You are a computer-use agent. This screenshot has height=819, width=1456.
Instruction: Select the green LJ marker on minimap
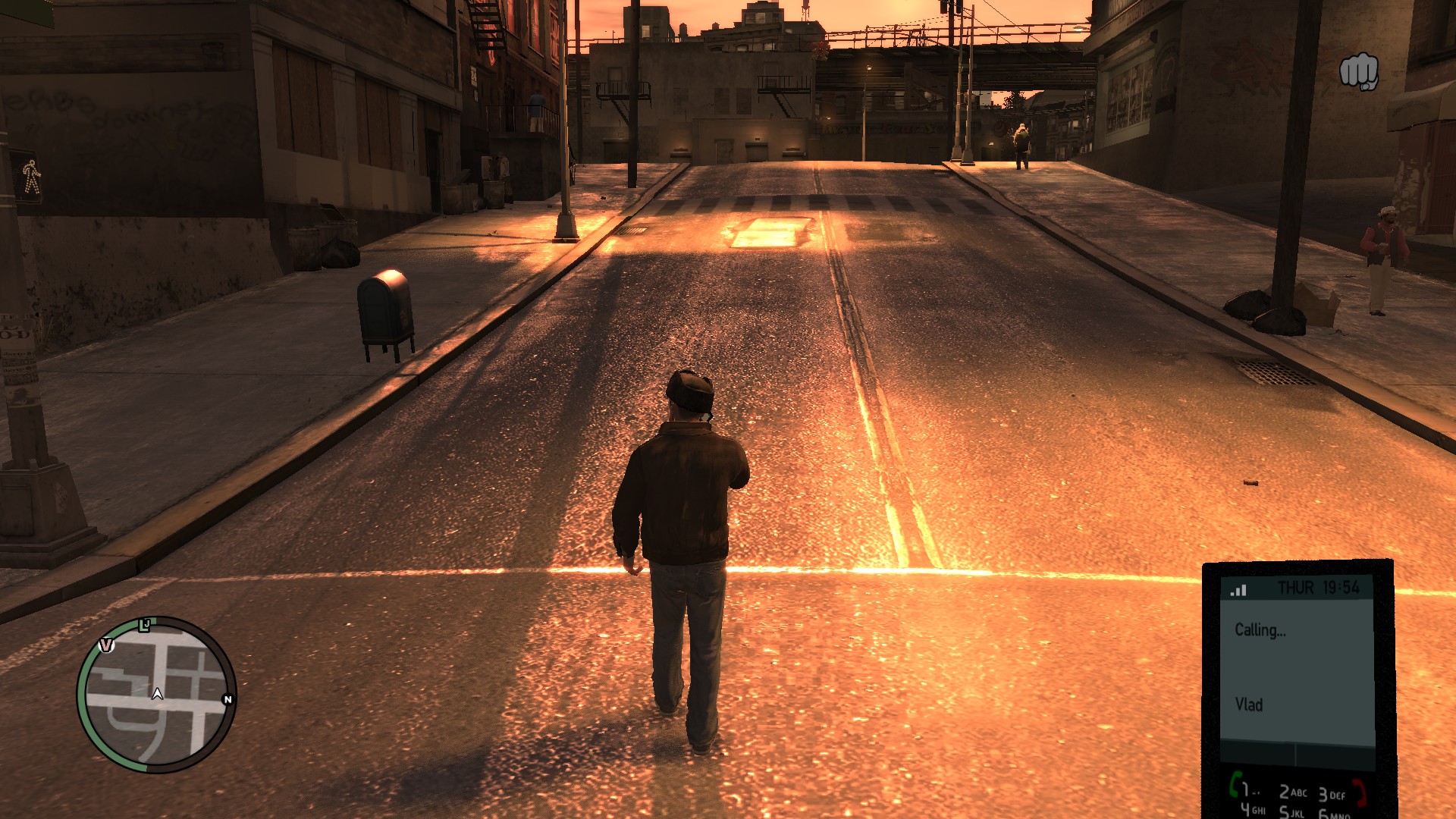coord(145,625)
